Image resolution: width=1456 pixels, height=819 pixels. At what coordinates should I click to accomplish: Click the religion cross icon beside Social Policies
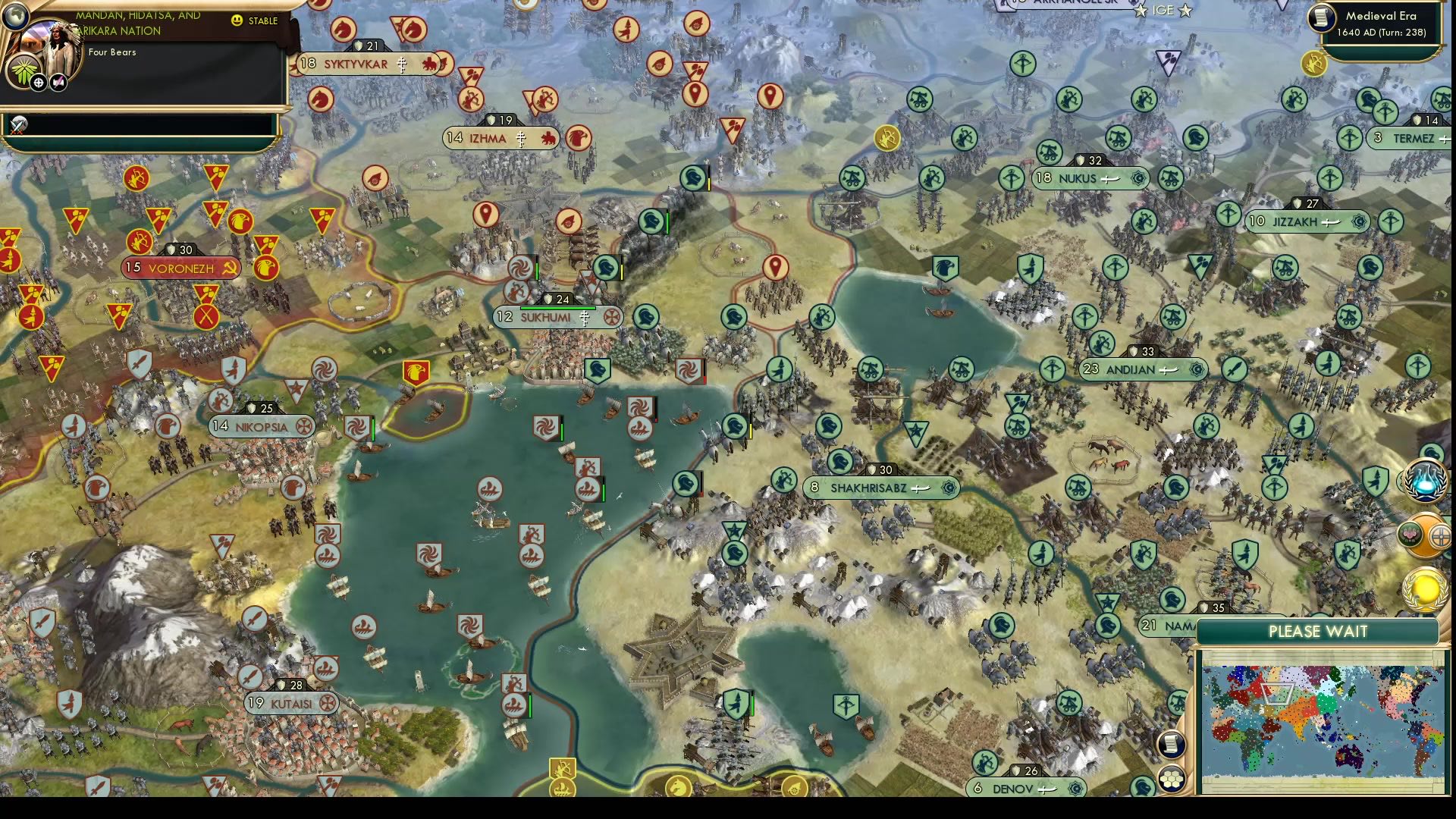click(x=1441, y=536)
